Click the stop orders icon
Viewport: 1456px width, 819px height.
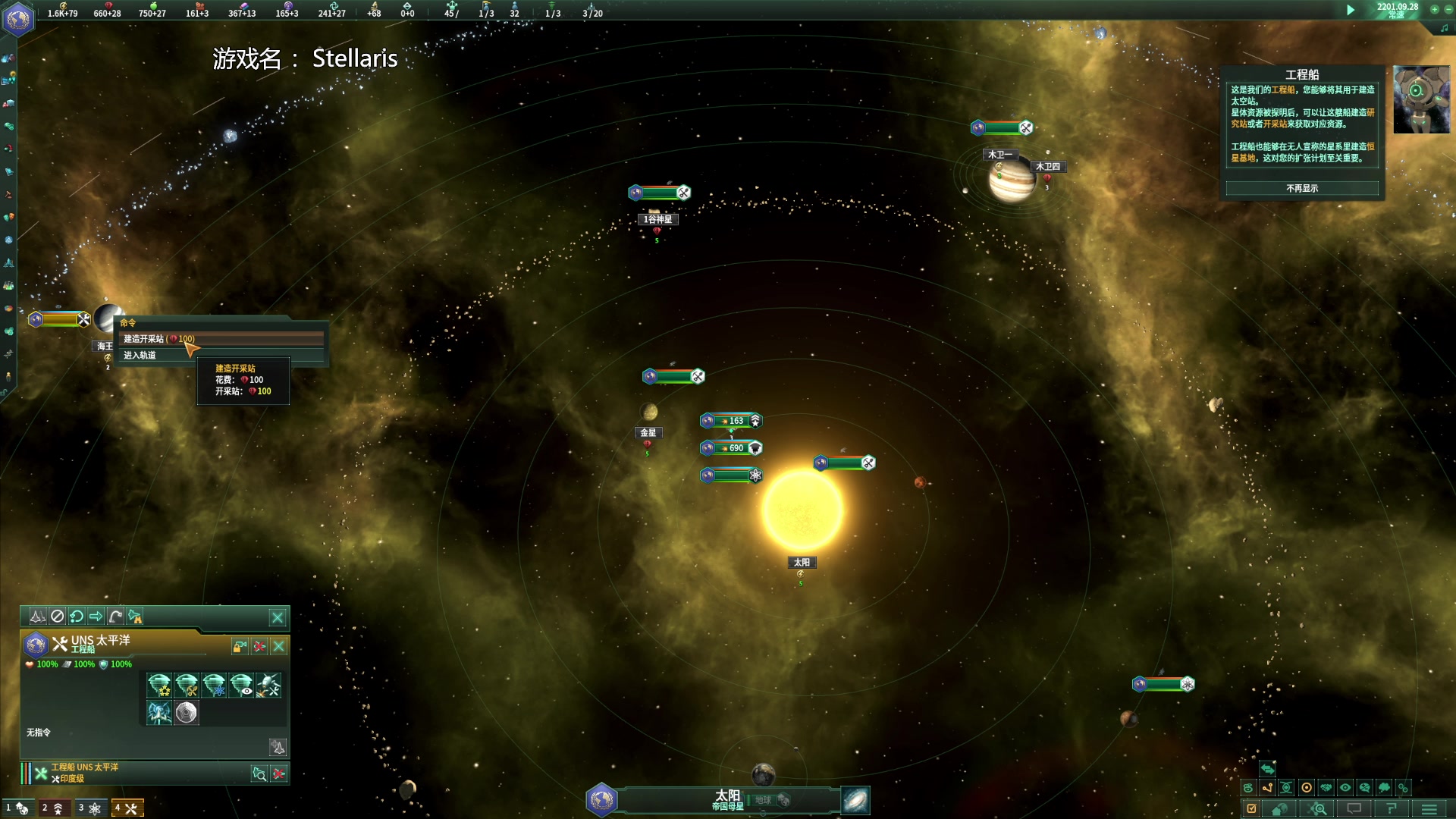tap(58, 617)
